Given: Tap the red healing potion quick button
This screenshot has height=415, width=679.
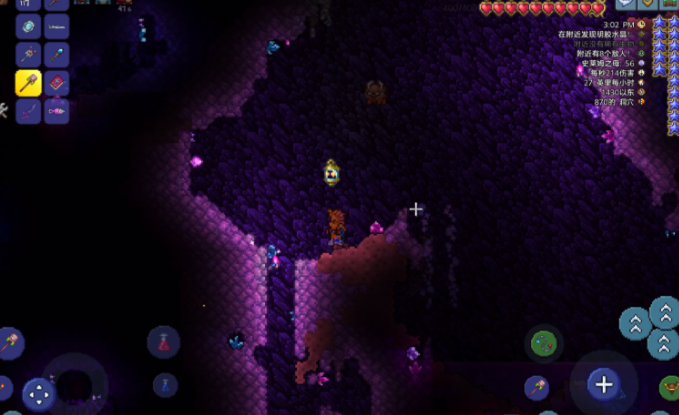Looking at the screenshot, I should (164, 342).
